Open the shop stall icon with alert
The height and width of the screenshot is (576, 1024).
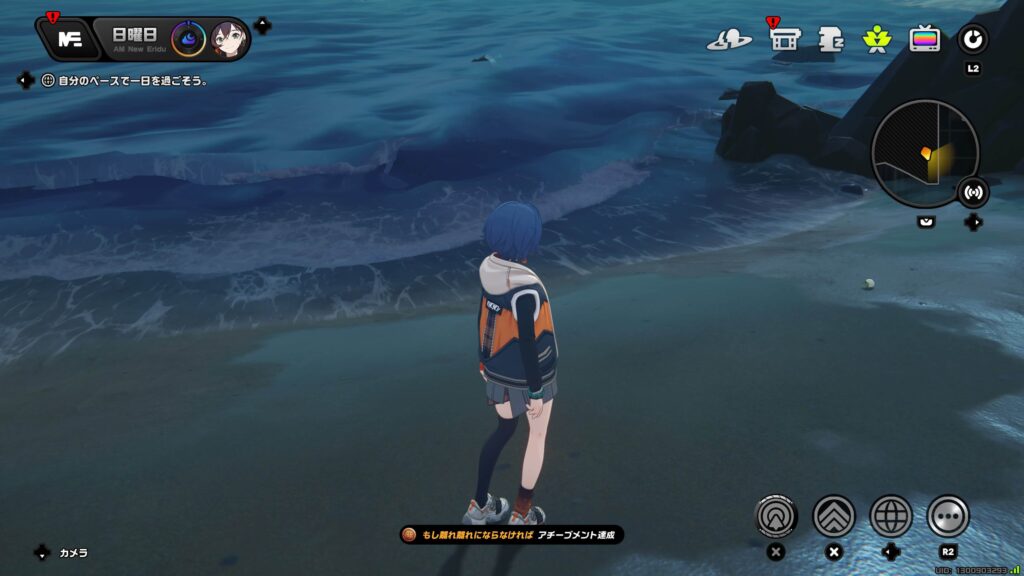click(785, 39)
